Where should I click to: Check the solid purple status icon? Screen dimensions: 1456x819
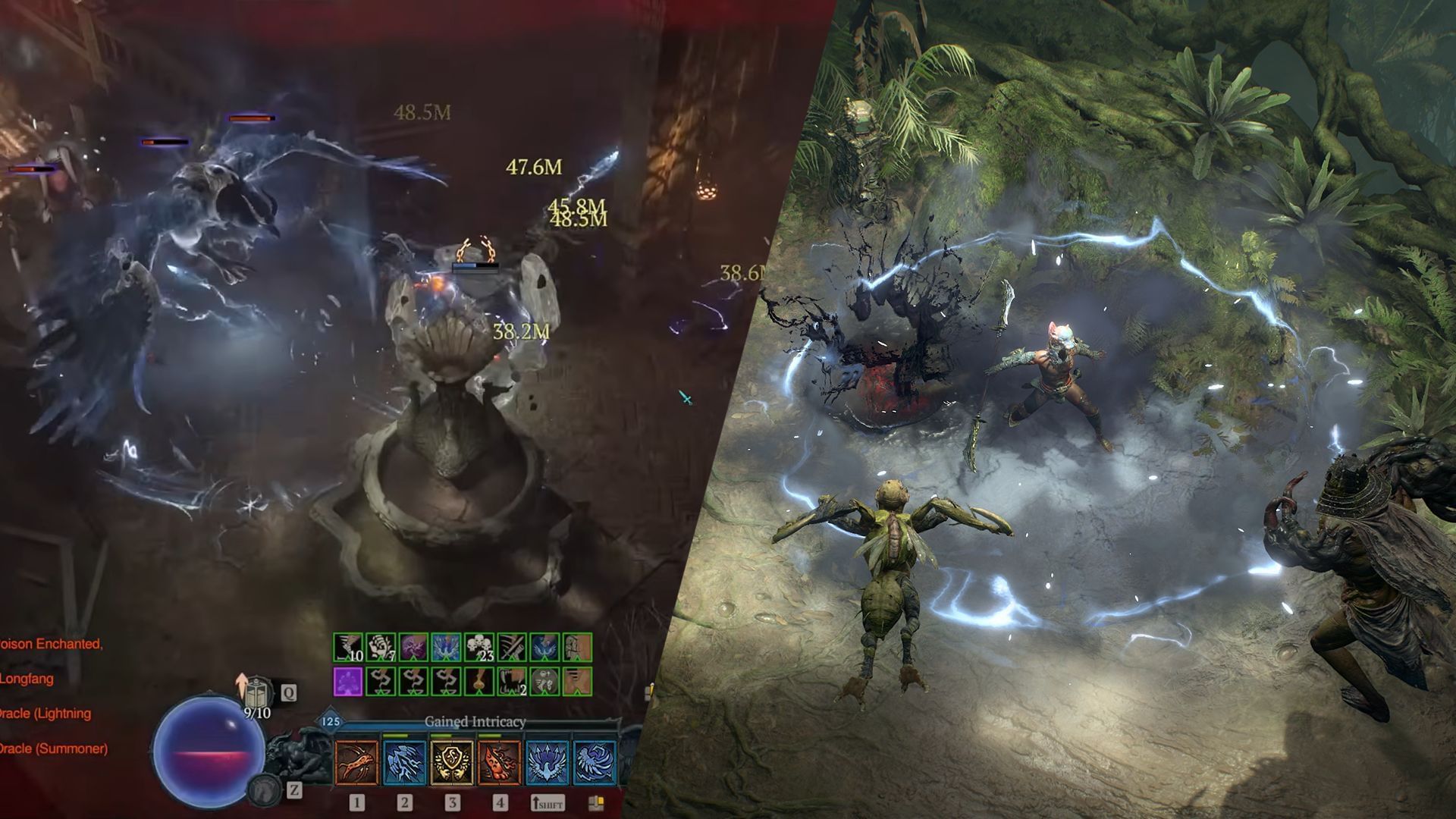click(x=347, y=681)
